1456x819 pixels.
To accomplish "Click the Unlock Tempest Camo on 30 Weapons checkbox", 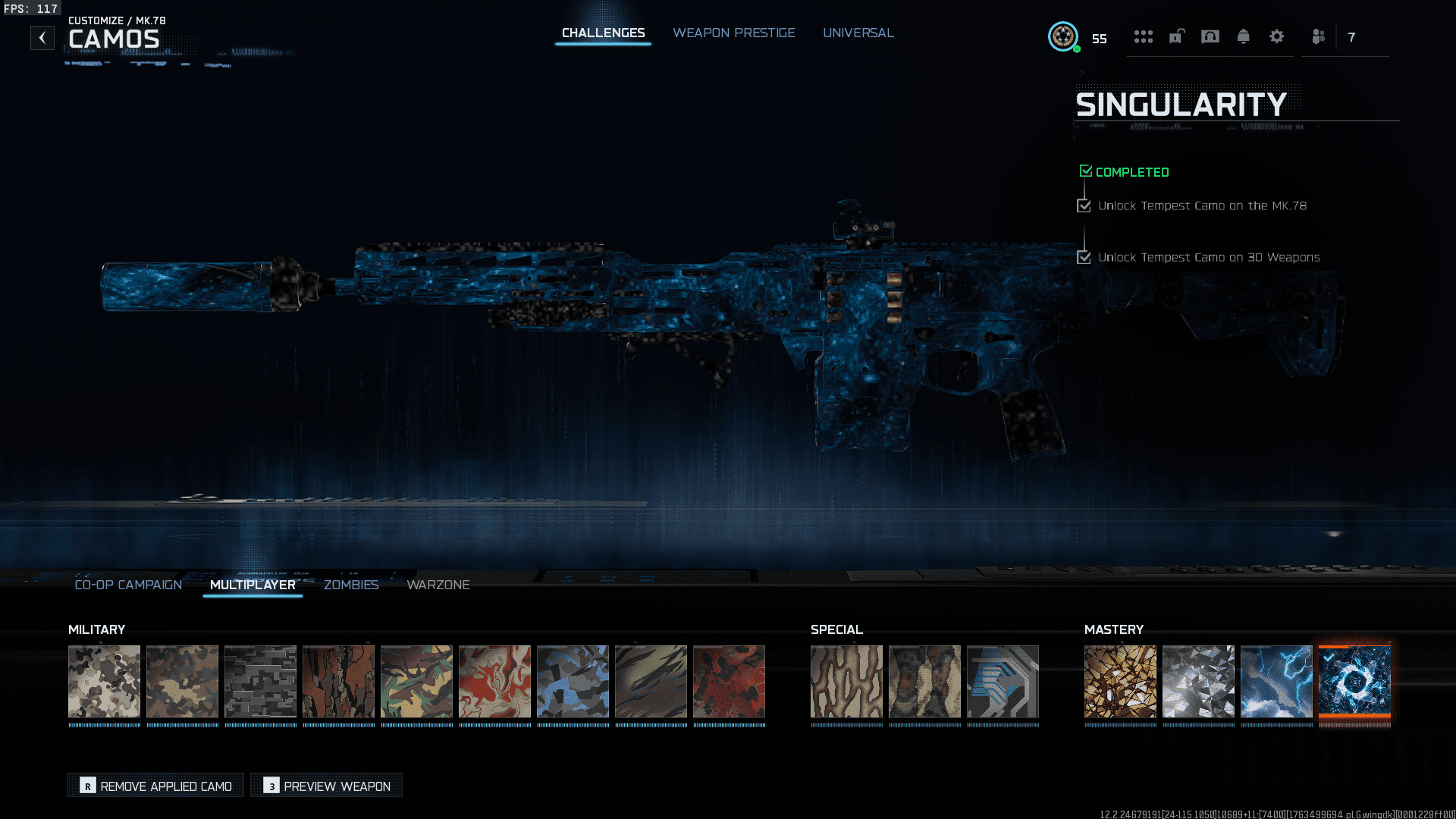I will (1084, 257).
